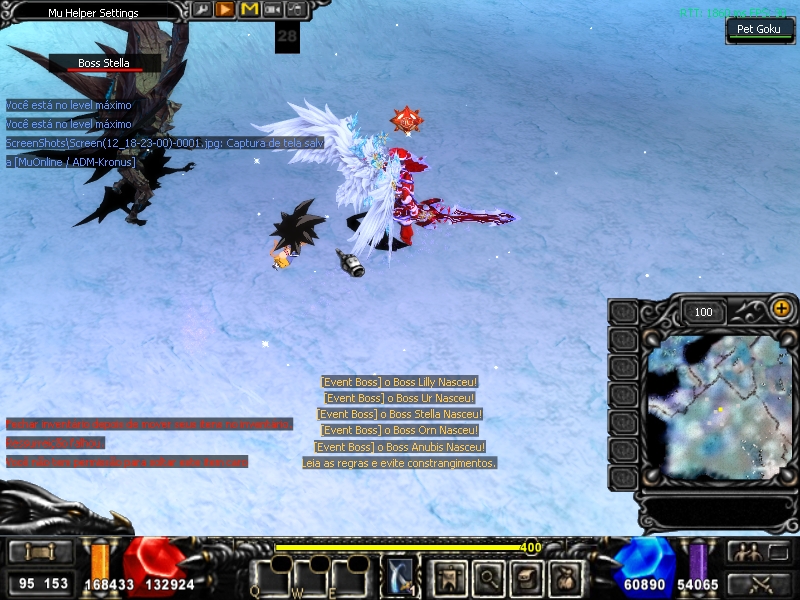Start Mu Helper with the orange play button
Screen dimensions: 800x600
pos(225,10)
